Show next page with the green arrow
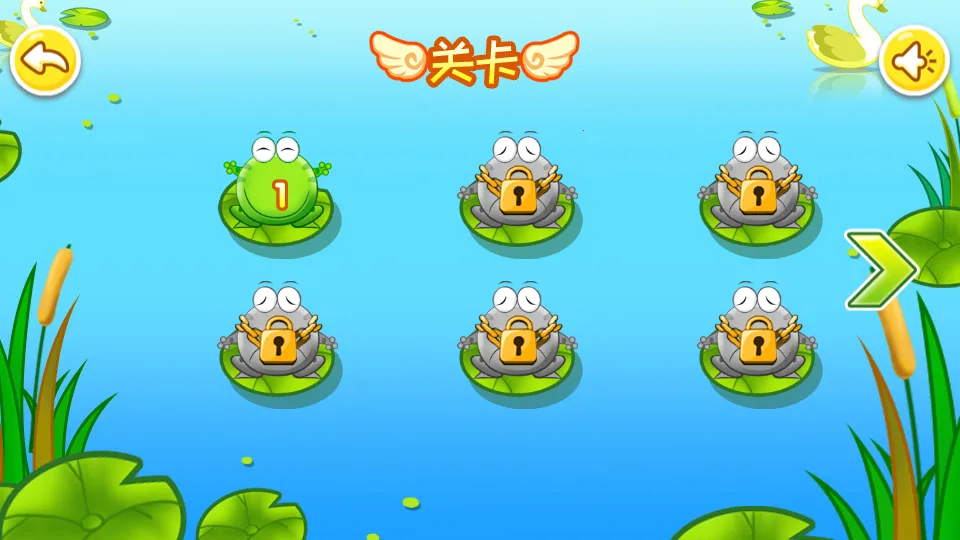 click(x=879, y=269)
